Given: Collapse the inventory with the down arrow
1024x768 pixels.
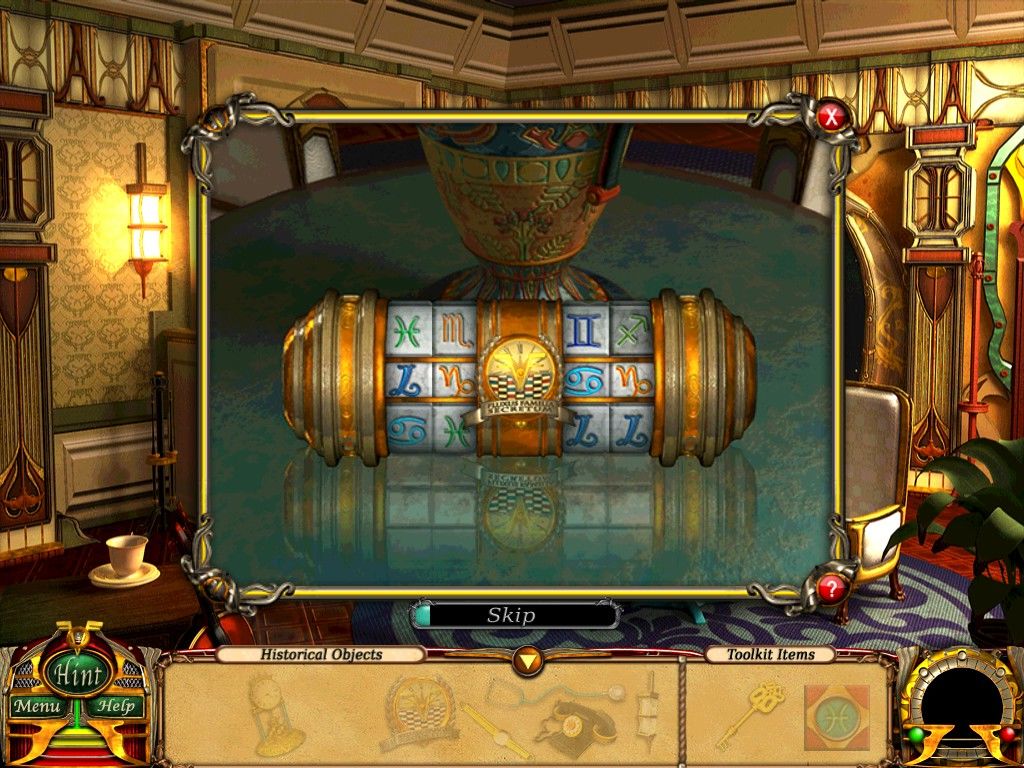Looking at the screenshot, I should point(527,660).
